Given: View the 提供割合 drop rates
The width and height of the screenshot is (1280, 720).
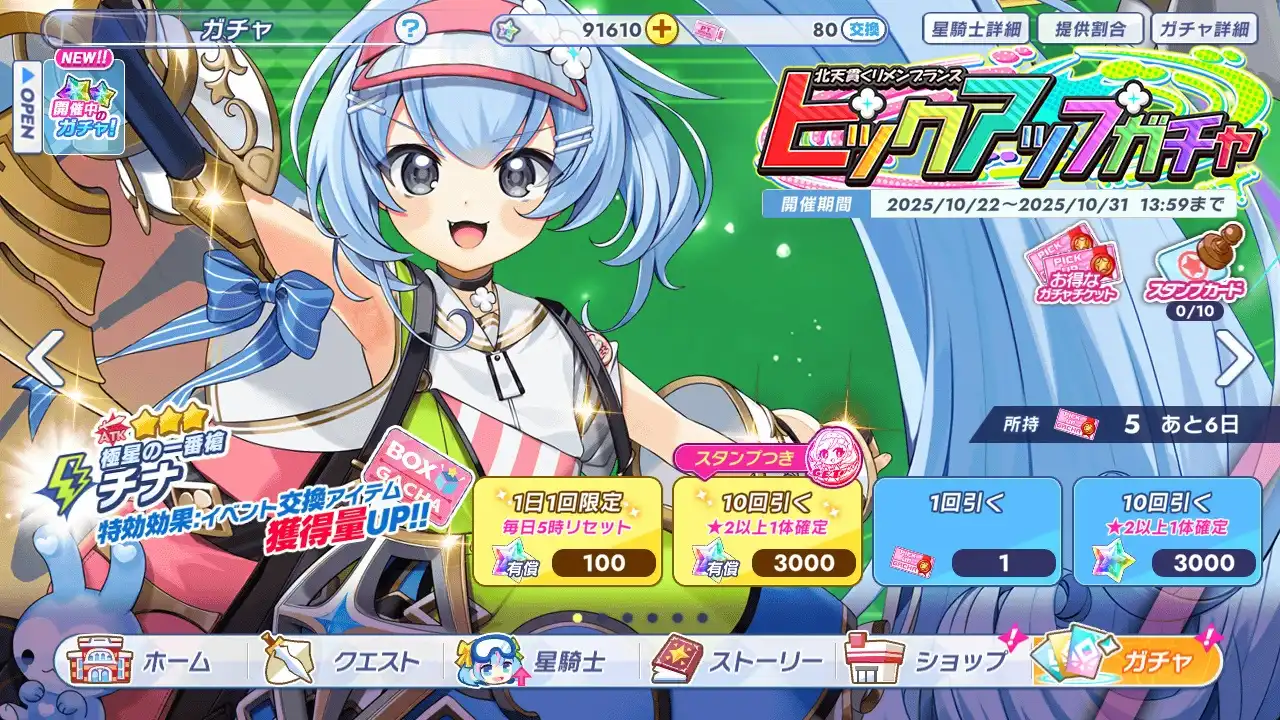Looking at the screenshot, I should (1088, 29).
